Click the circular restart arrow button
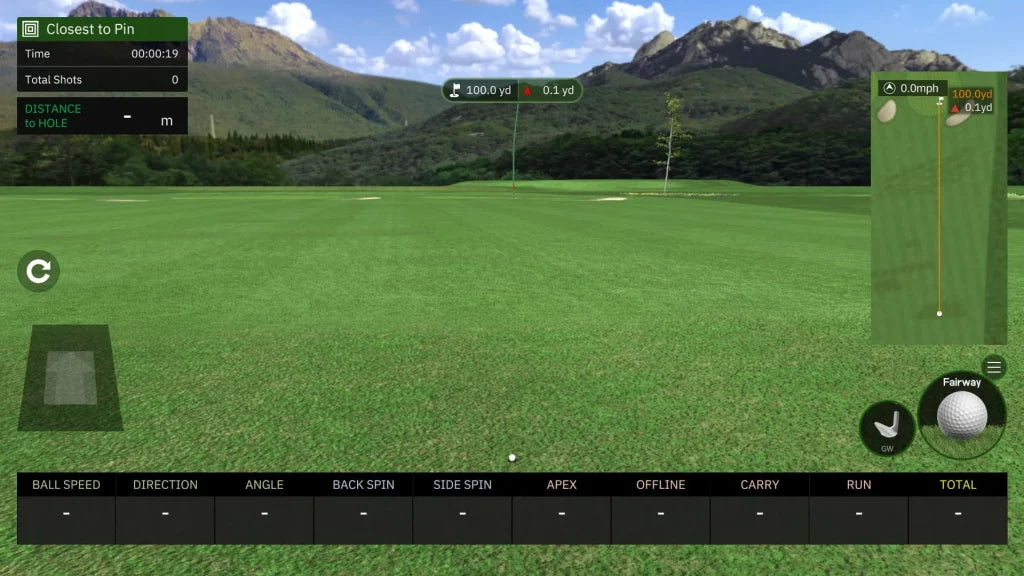The image size is (1024, 576). pos(39,271)
